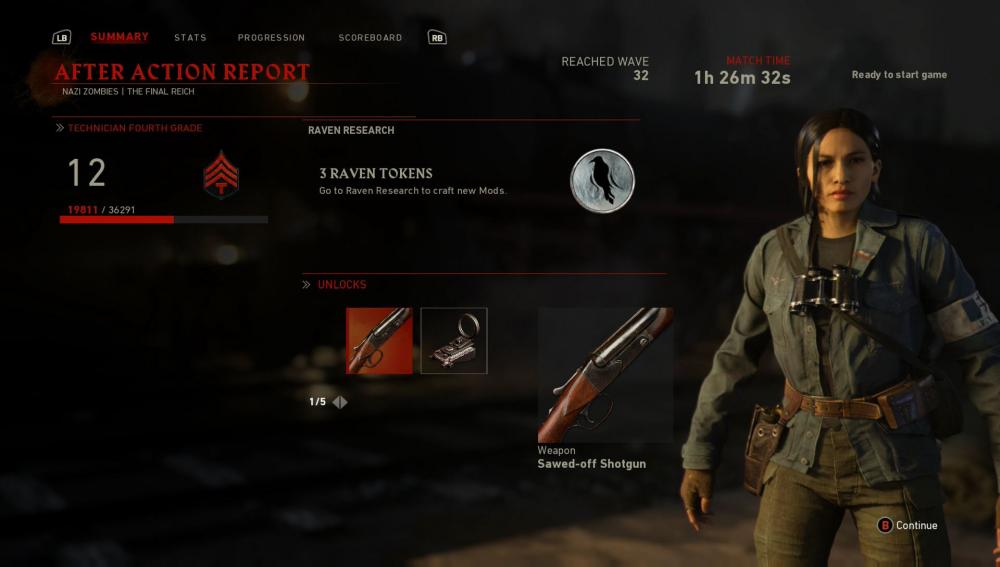The width and height of the screenshot is (1000, 567).
Task: View the Scoreboard tab
Action: (x=370, y=38)
